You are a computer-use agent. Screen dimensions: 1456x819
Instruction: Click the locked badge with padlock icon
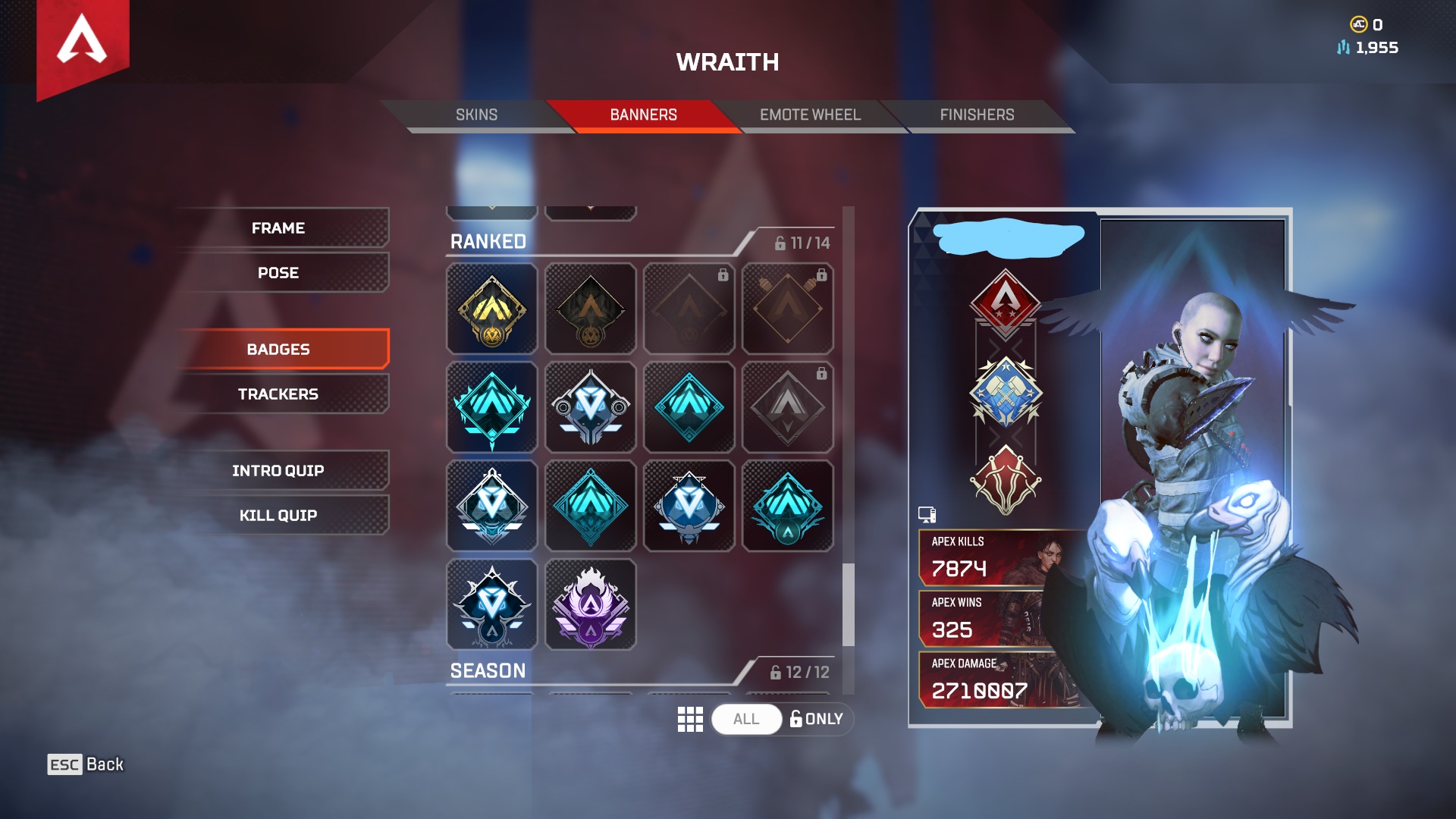tap(788, 407)
